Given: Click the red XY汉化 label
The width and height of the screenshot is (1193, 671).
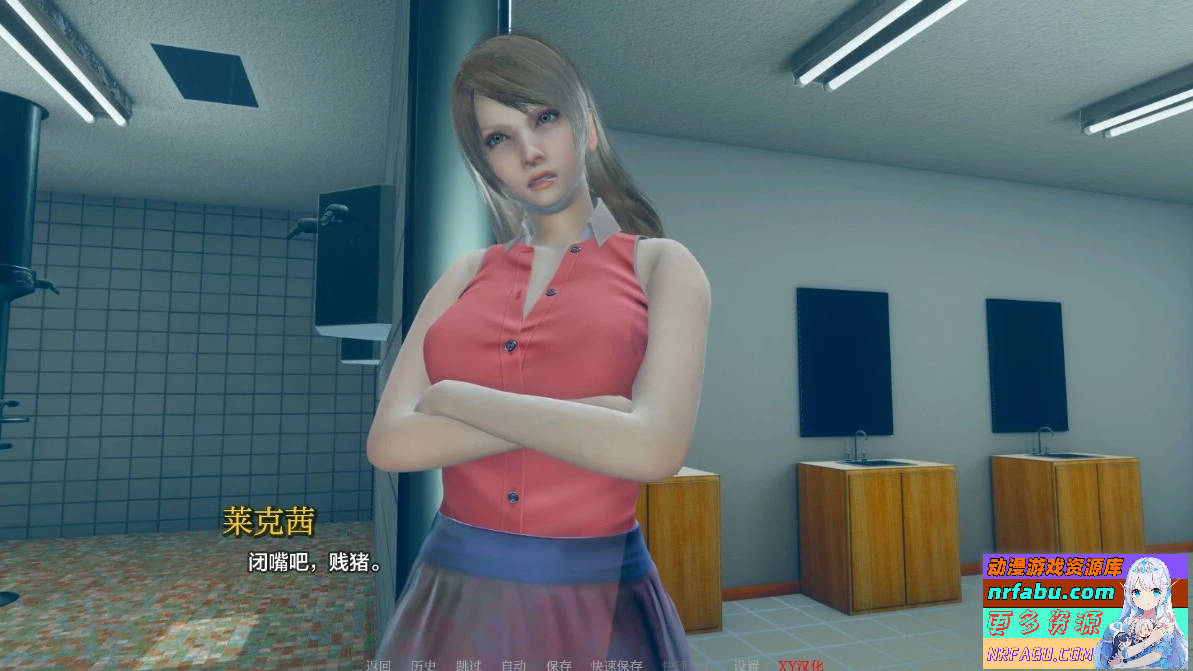Looking at the screenshot, I should (801, 665).
